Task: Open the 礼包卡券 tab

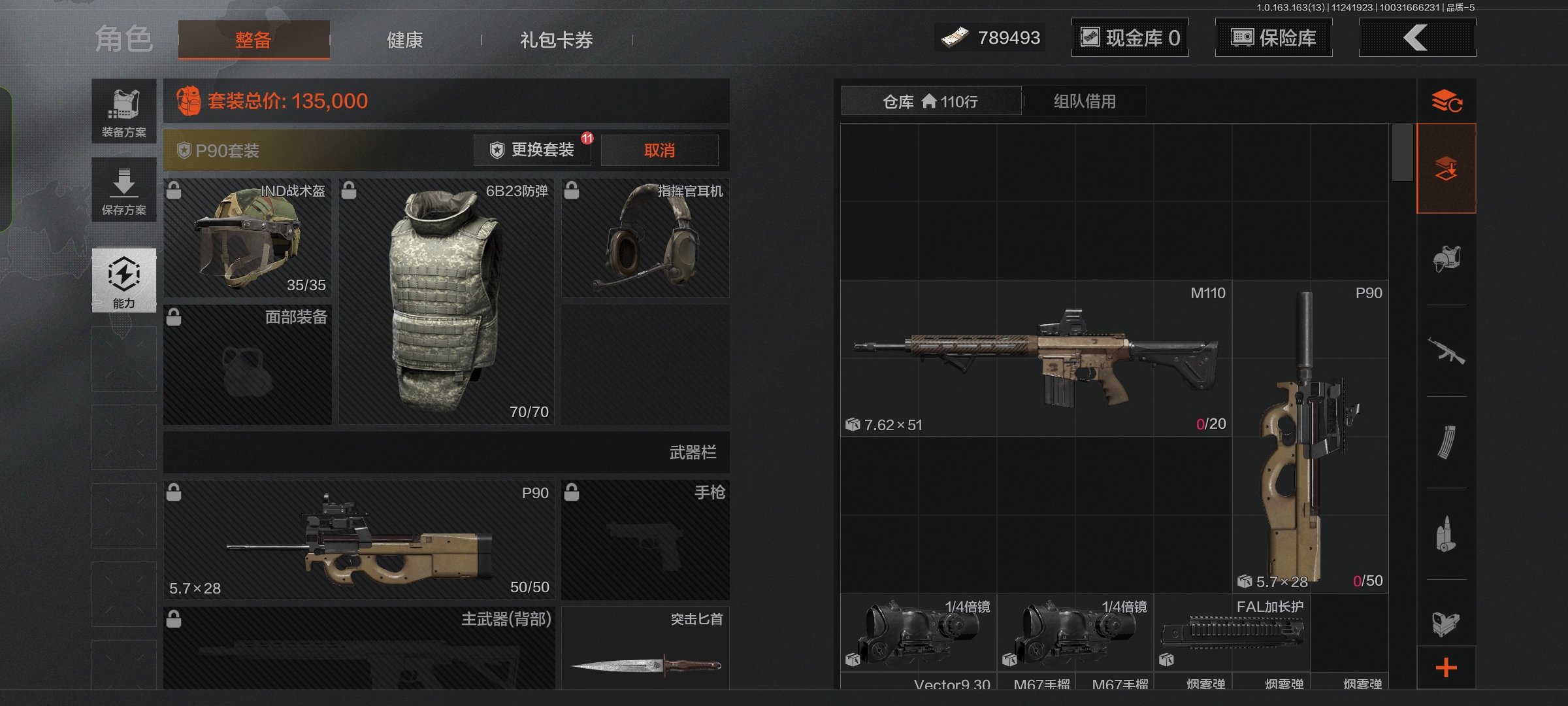Action: pos(556,40)
